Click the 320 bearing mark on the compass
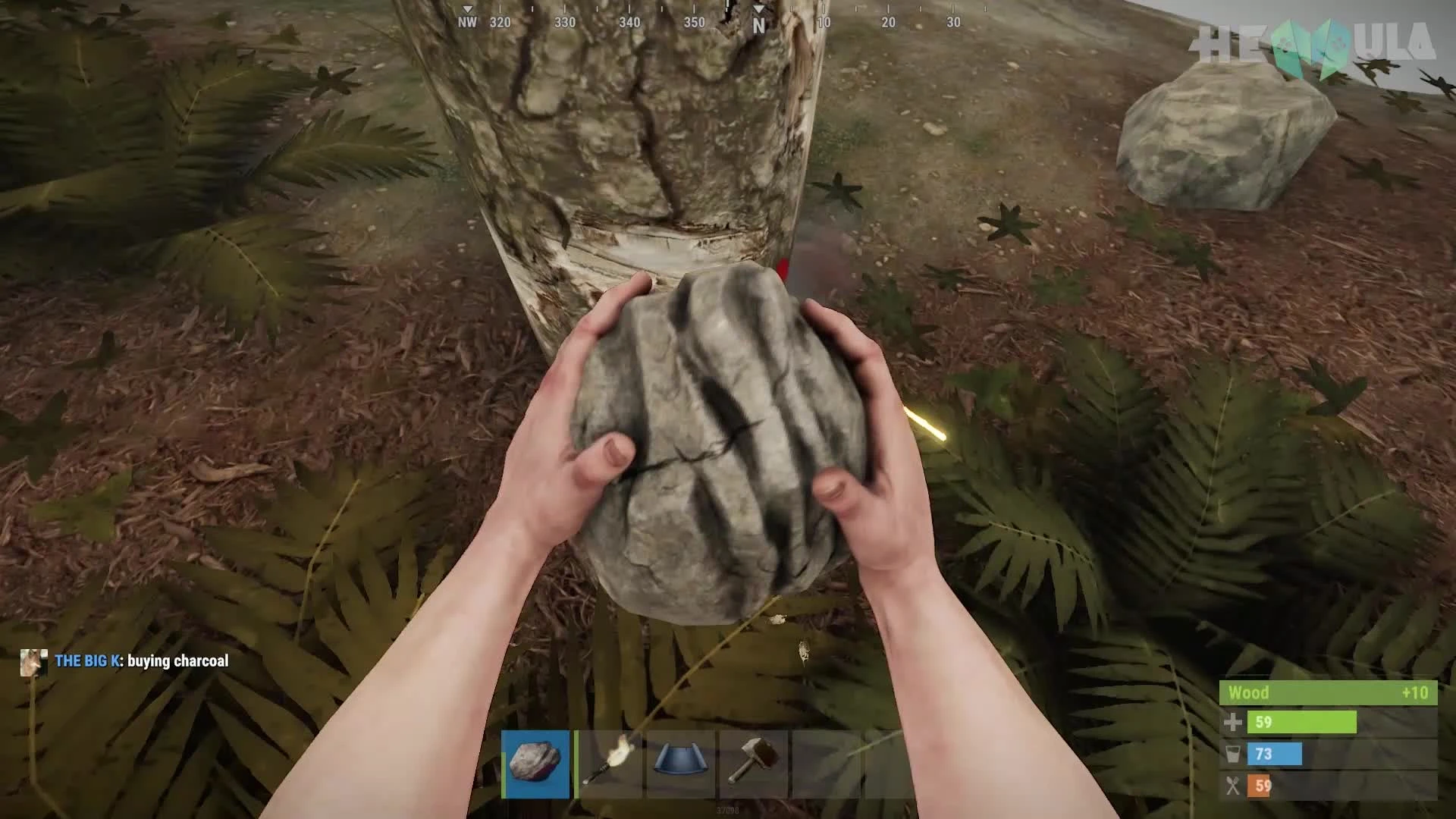 498,23
